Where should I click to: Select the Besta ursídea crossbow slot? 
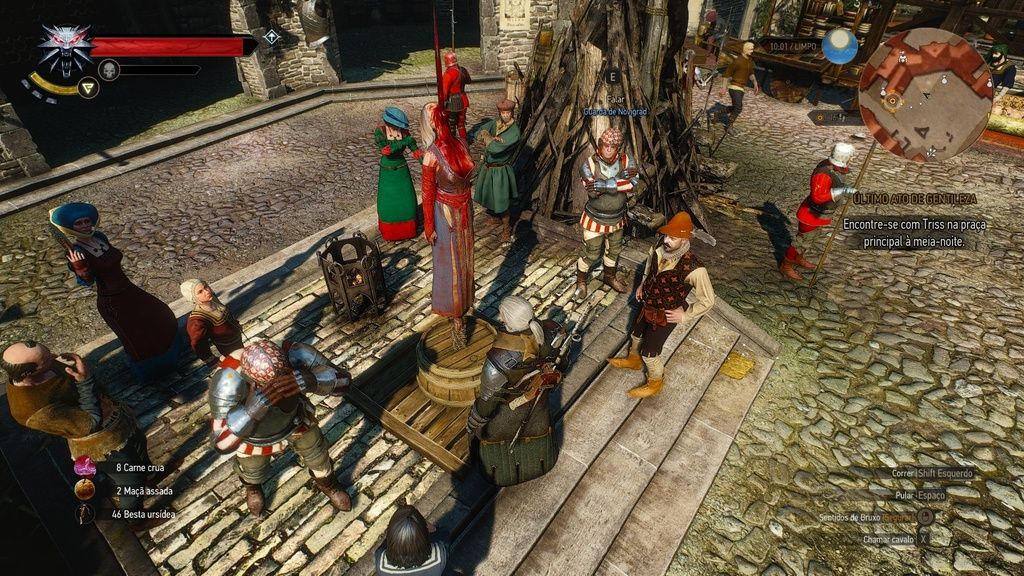[x=85, y=513]
